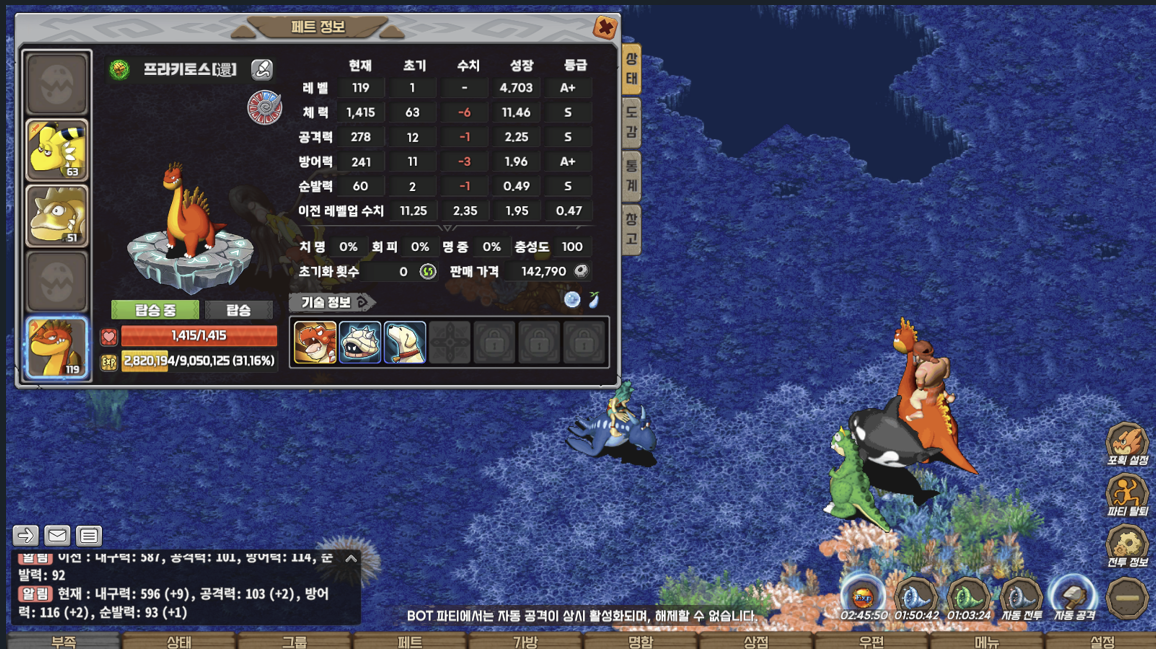Image resolution: width=1156 pixels, height=649 pixels.
Task: Select the level 51 tan pet portrait
Action: coord(57,216)
